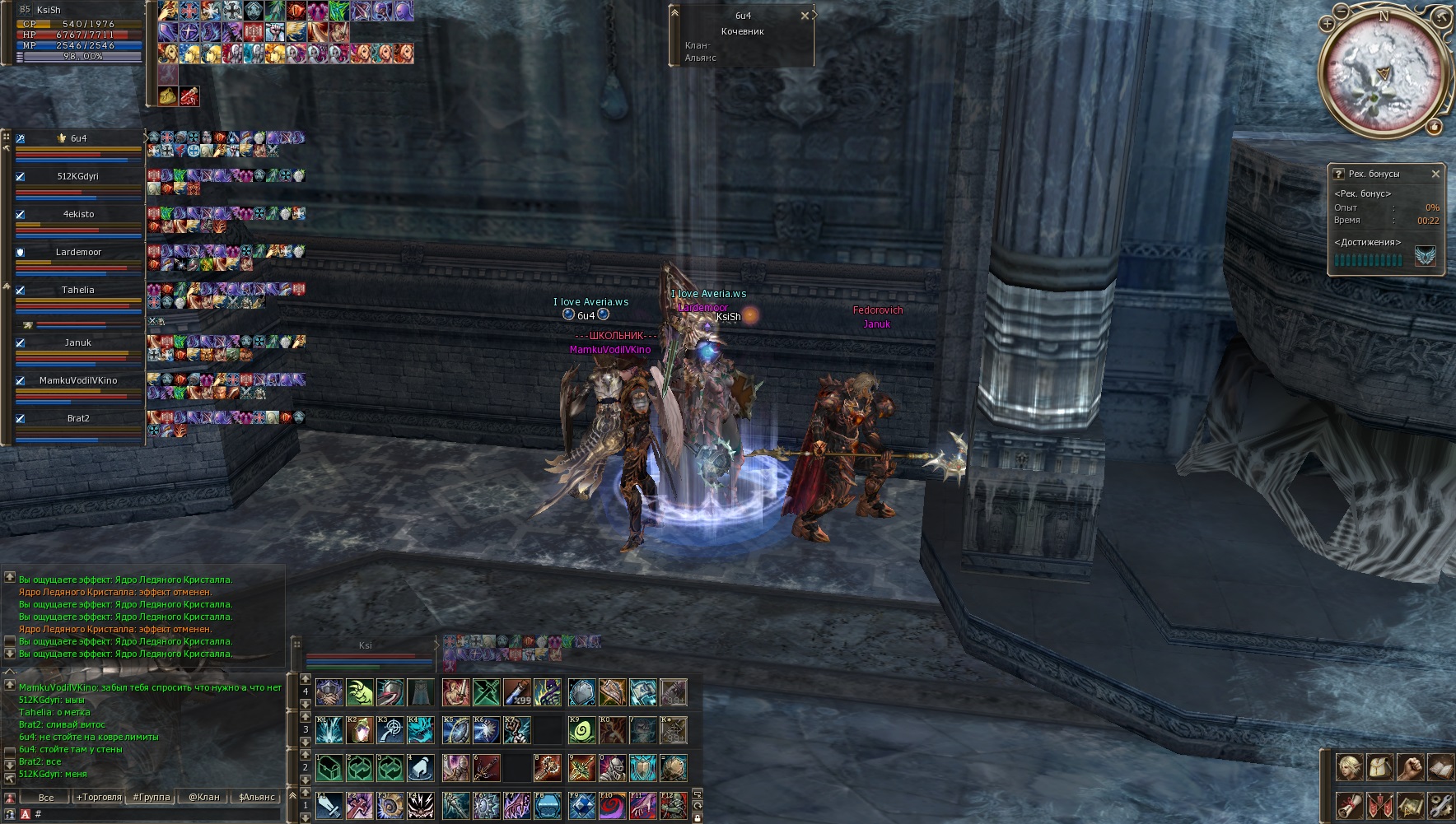This screenshot has width=1456, height=824.
Task: Click the circular minimap
Action: [x=1384, y=72]
